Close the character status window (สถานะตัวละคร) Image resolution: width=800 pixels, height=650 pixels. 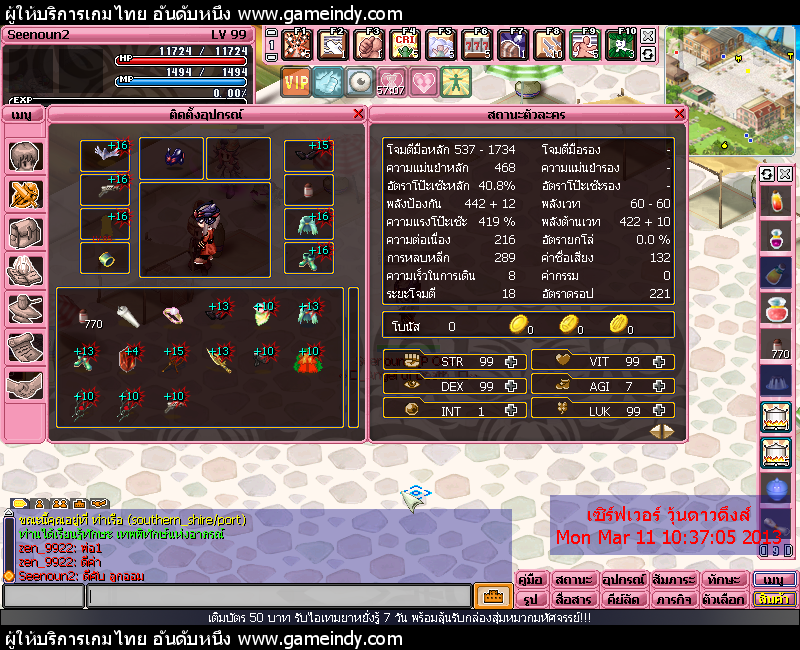[680, 114]
